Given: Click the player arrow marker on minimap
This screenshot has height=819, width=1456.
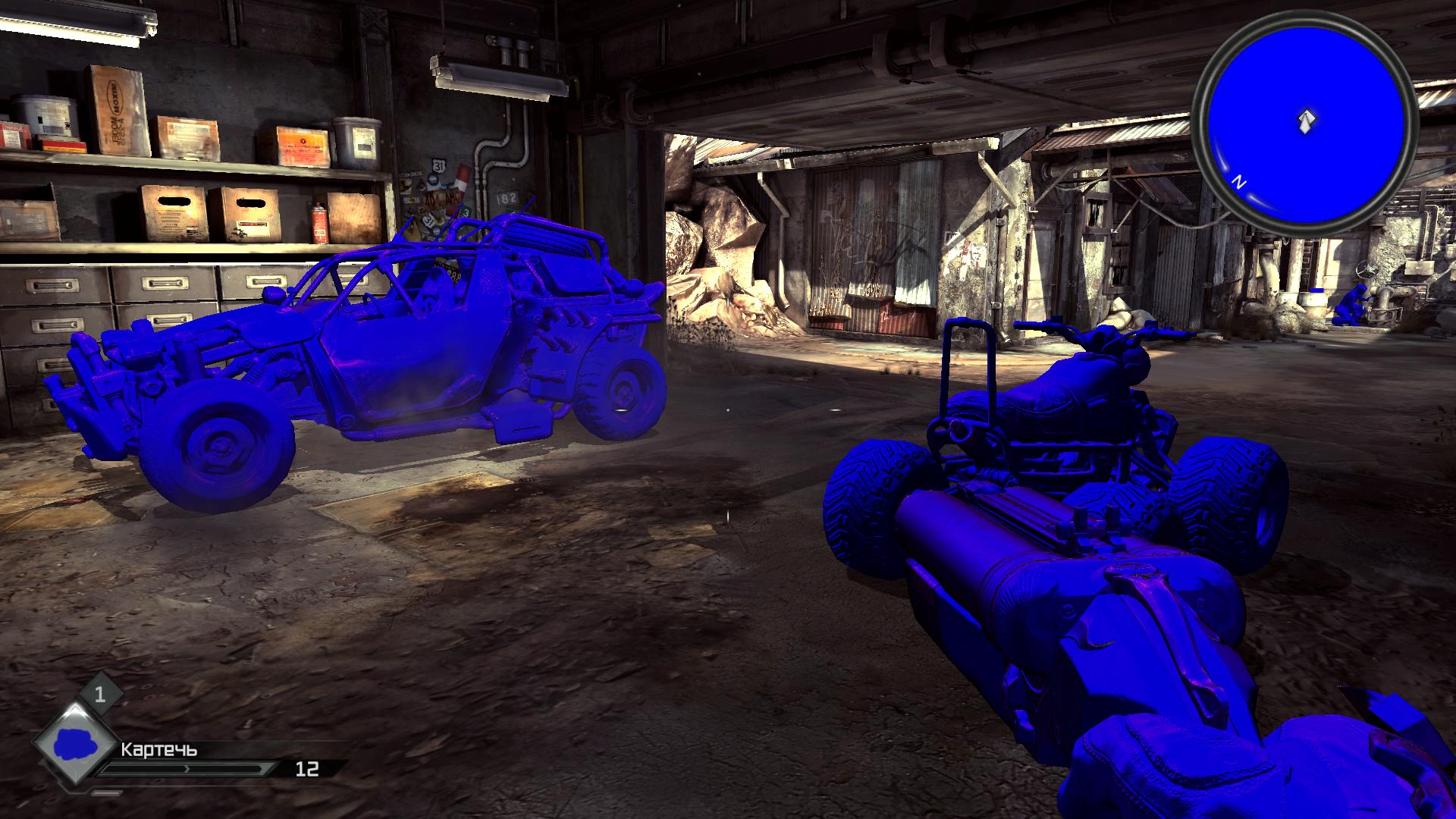Looking at the screenshot, I should click(1306, 121).
